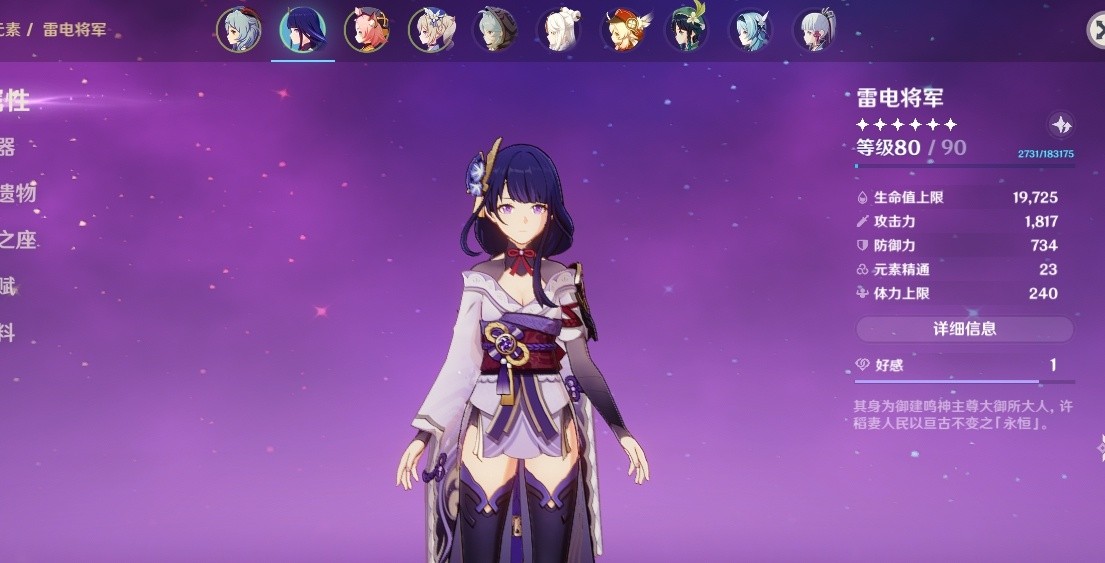Switch to the 武器 weapon tab
The width and height of the screenshot is (1105, 563).
8,148
